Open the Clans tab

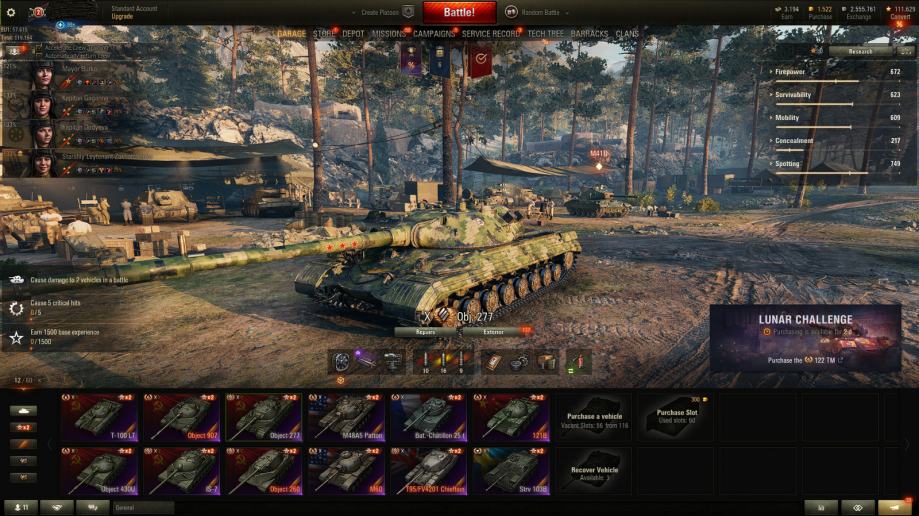tap(627, 34)
